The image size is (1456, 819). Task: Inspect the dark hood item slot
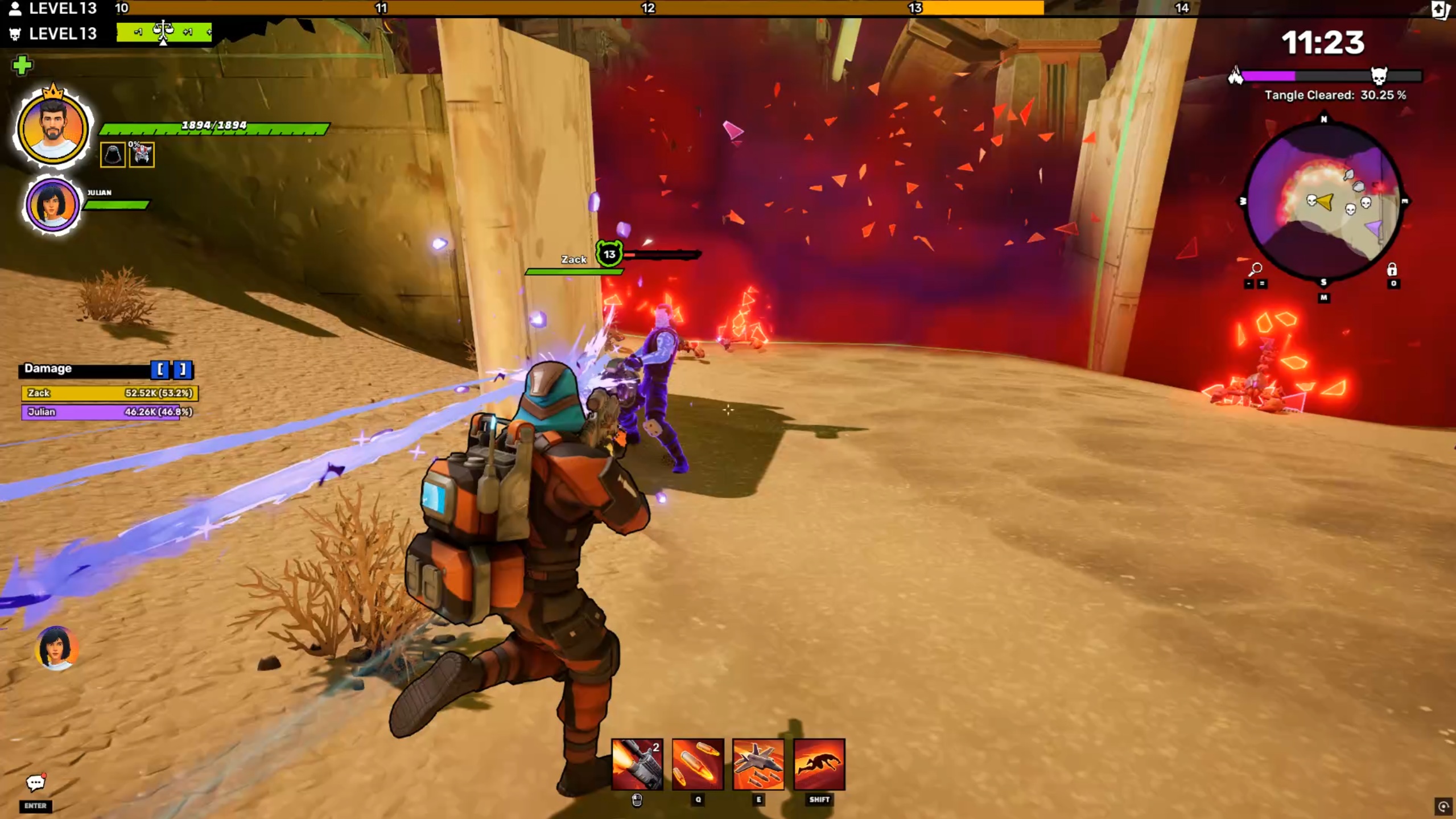pos(113,155)
